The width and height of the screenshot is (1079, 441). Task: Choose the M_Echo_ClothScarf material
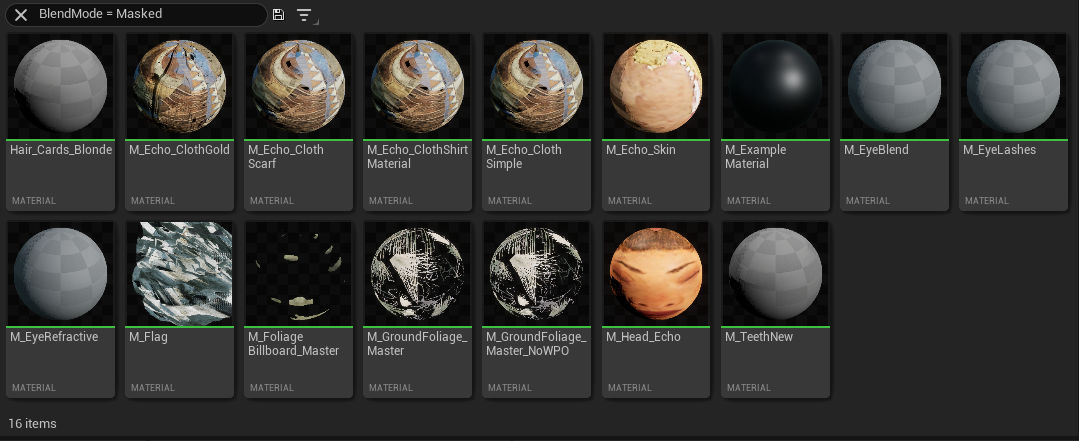pos(298,87)
